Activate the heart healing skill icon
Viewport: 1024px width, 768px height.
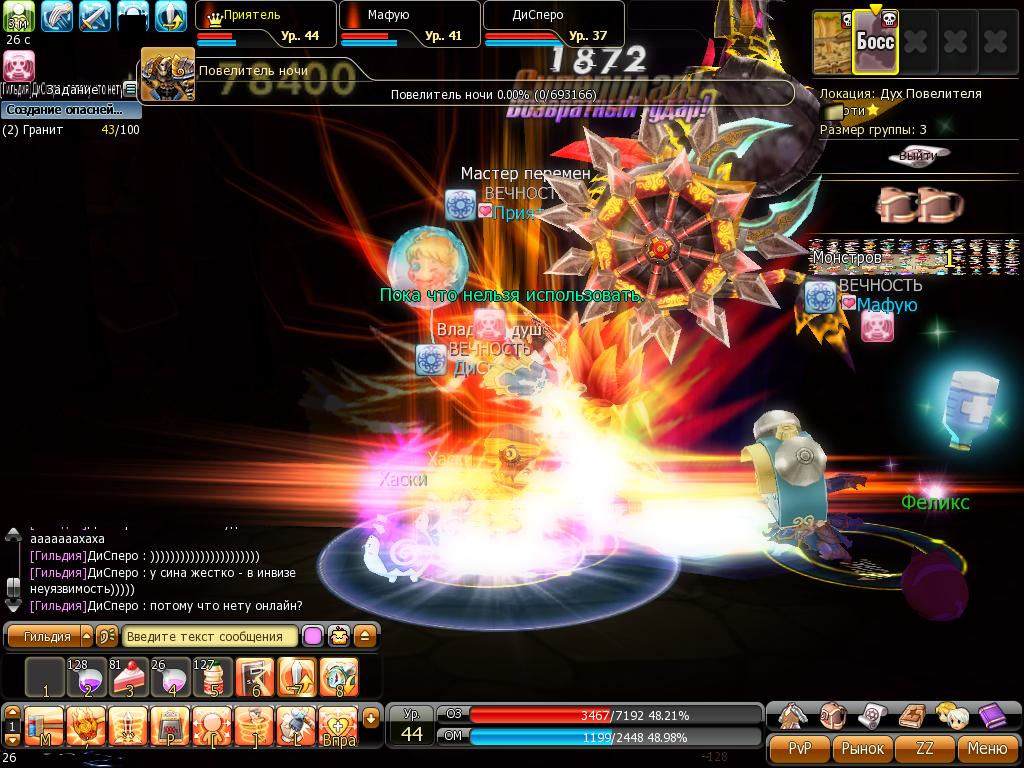coord(337,725)
